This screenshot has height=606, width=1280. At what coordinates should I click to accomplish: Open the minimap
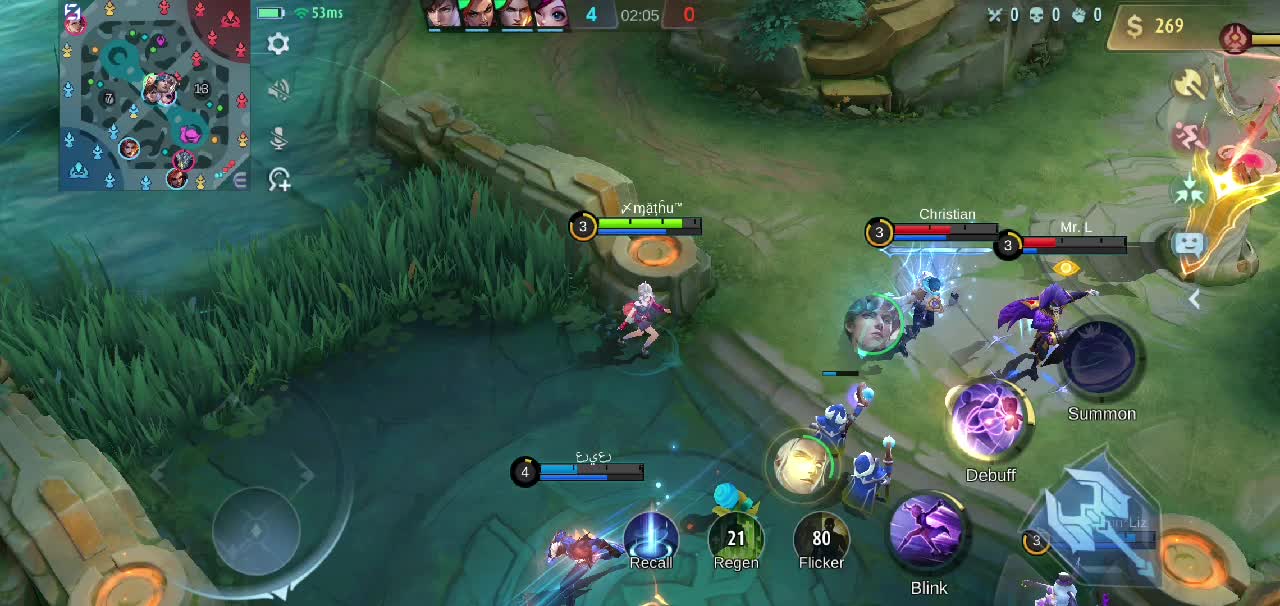point(155,96)
